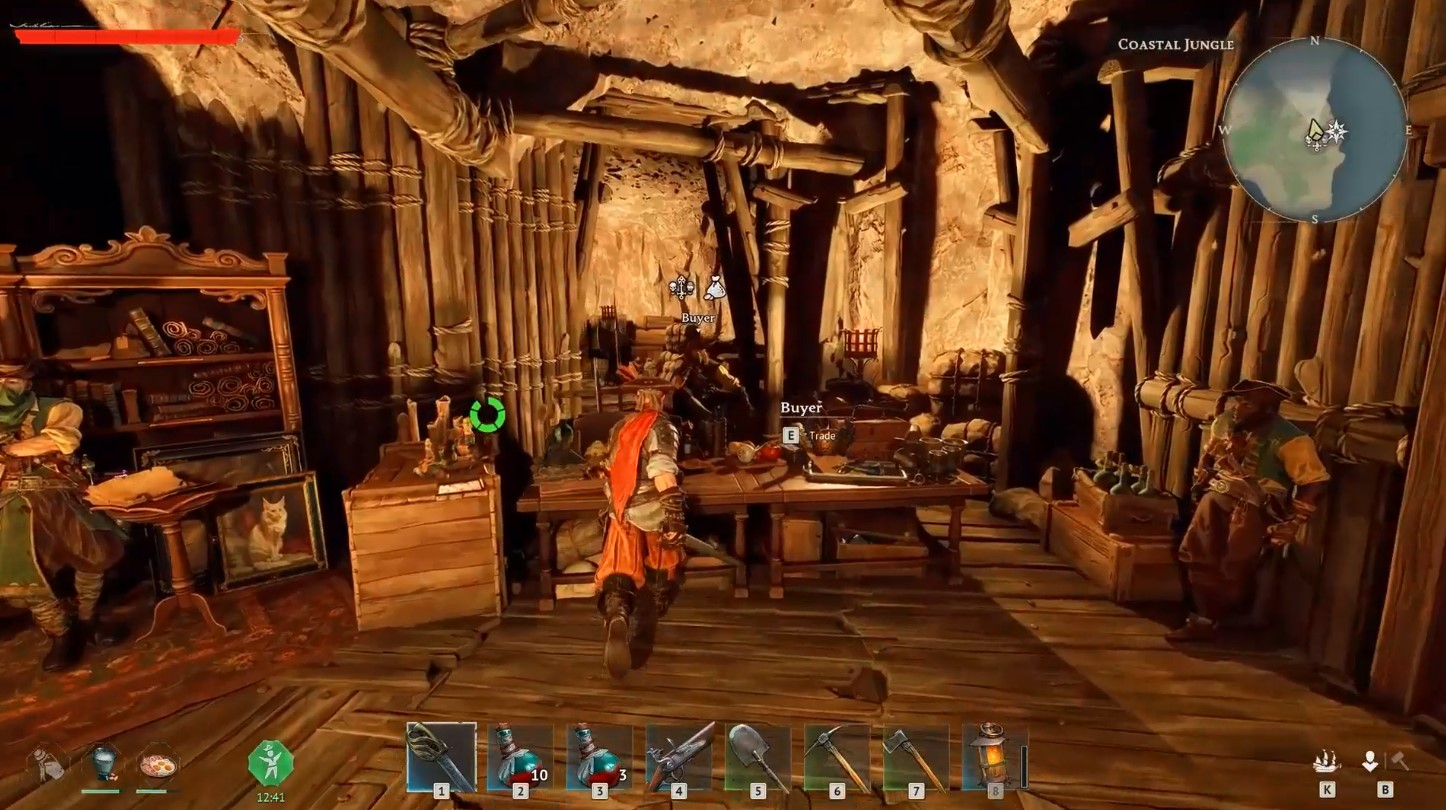Screen dimensions: 1446x810
Task: Select the cutlass sword hotbar slot
Action: pyautogui.click(x=441, y=757)
